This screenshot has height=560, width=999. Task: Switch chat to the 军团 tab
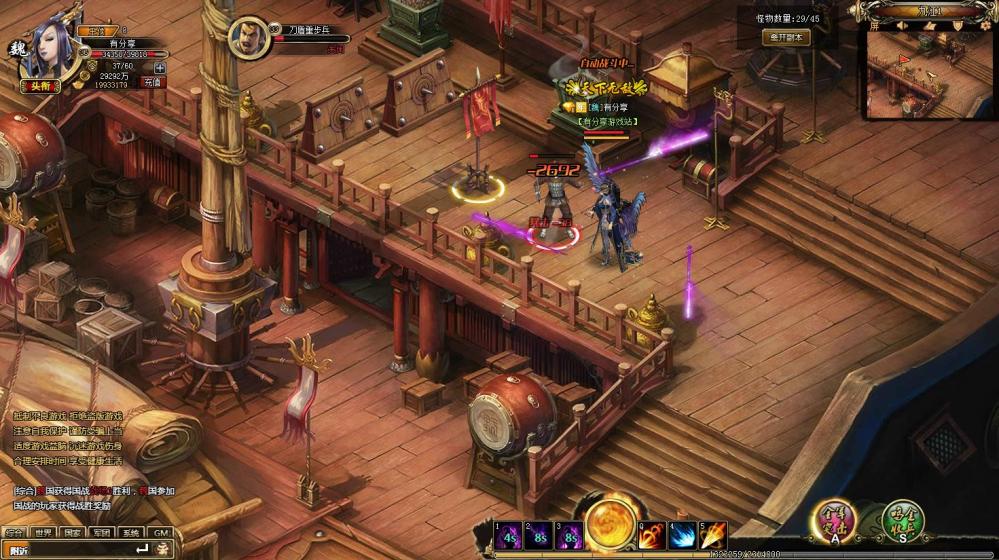click(102, 533)
